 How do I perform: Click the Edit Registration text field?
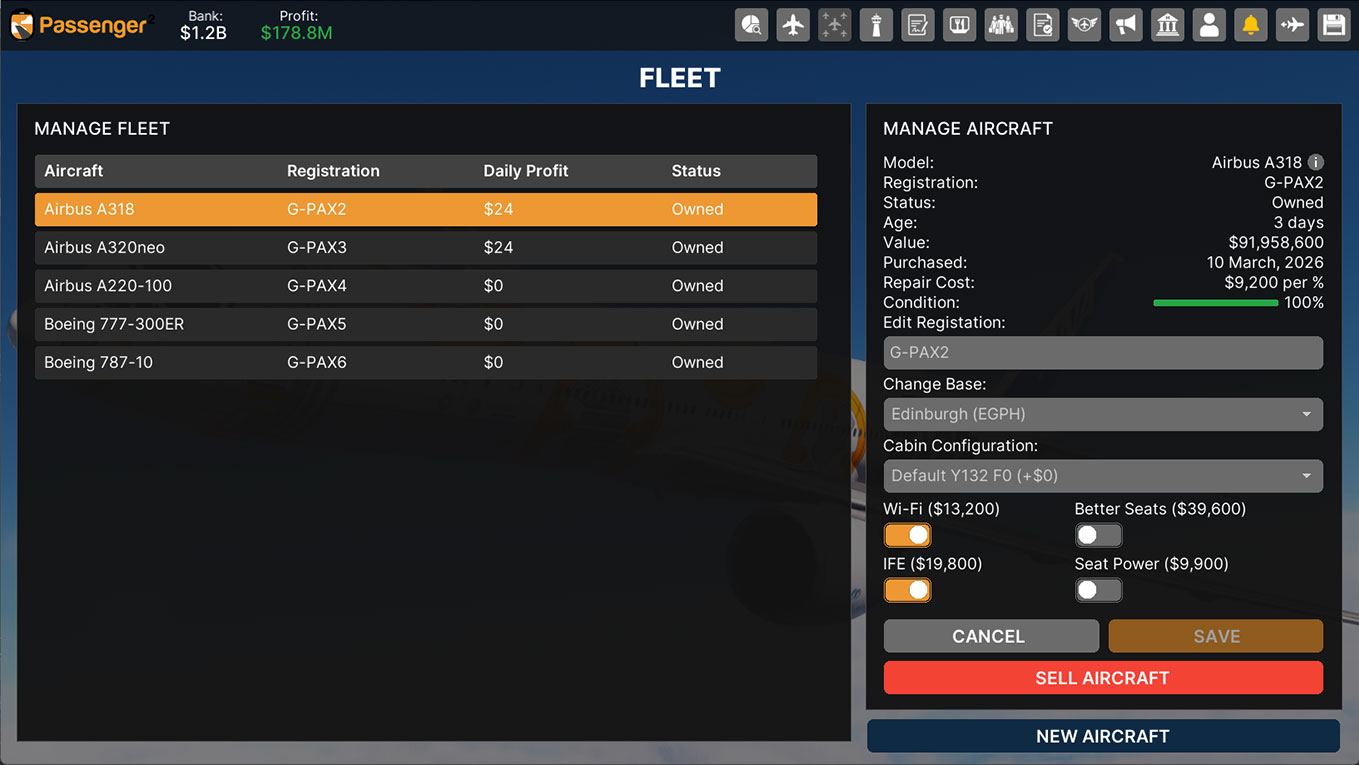point(1102,352)
